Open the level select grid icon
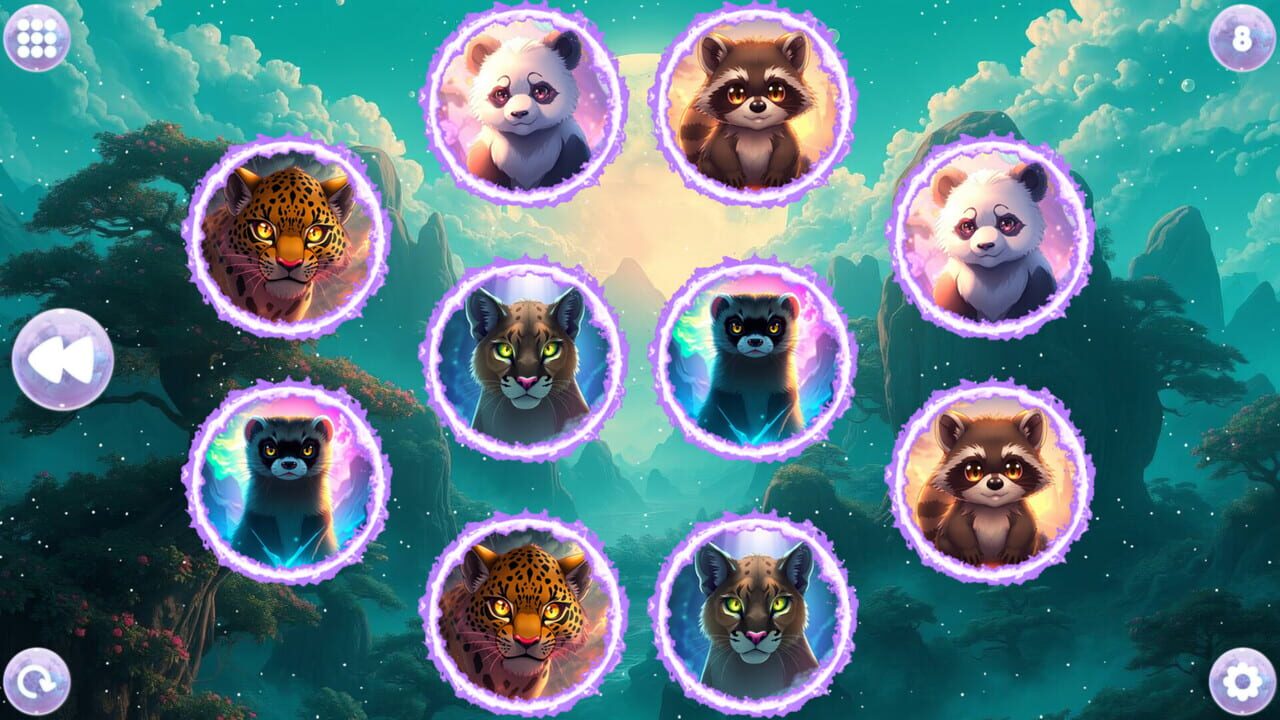Viewport: 1280px width, 720px height. click(38, 38)
